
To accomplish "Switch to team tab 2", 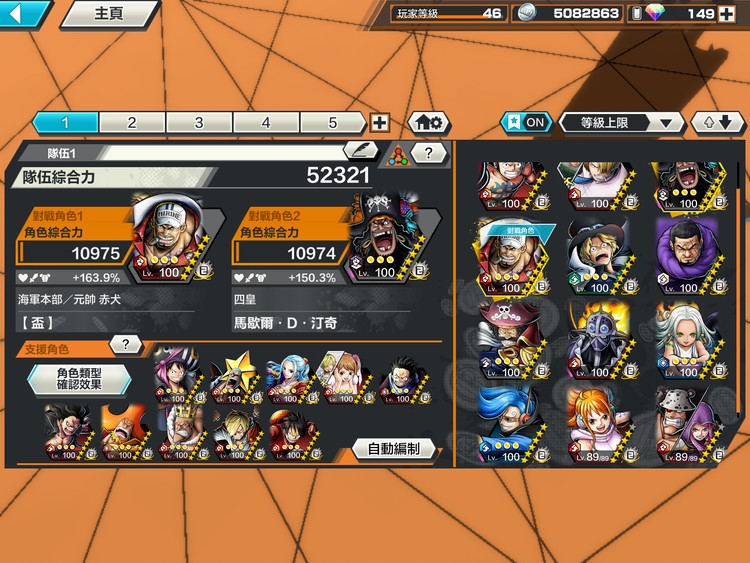I will pos(132,122).
